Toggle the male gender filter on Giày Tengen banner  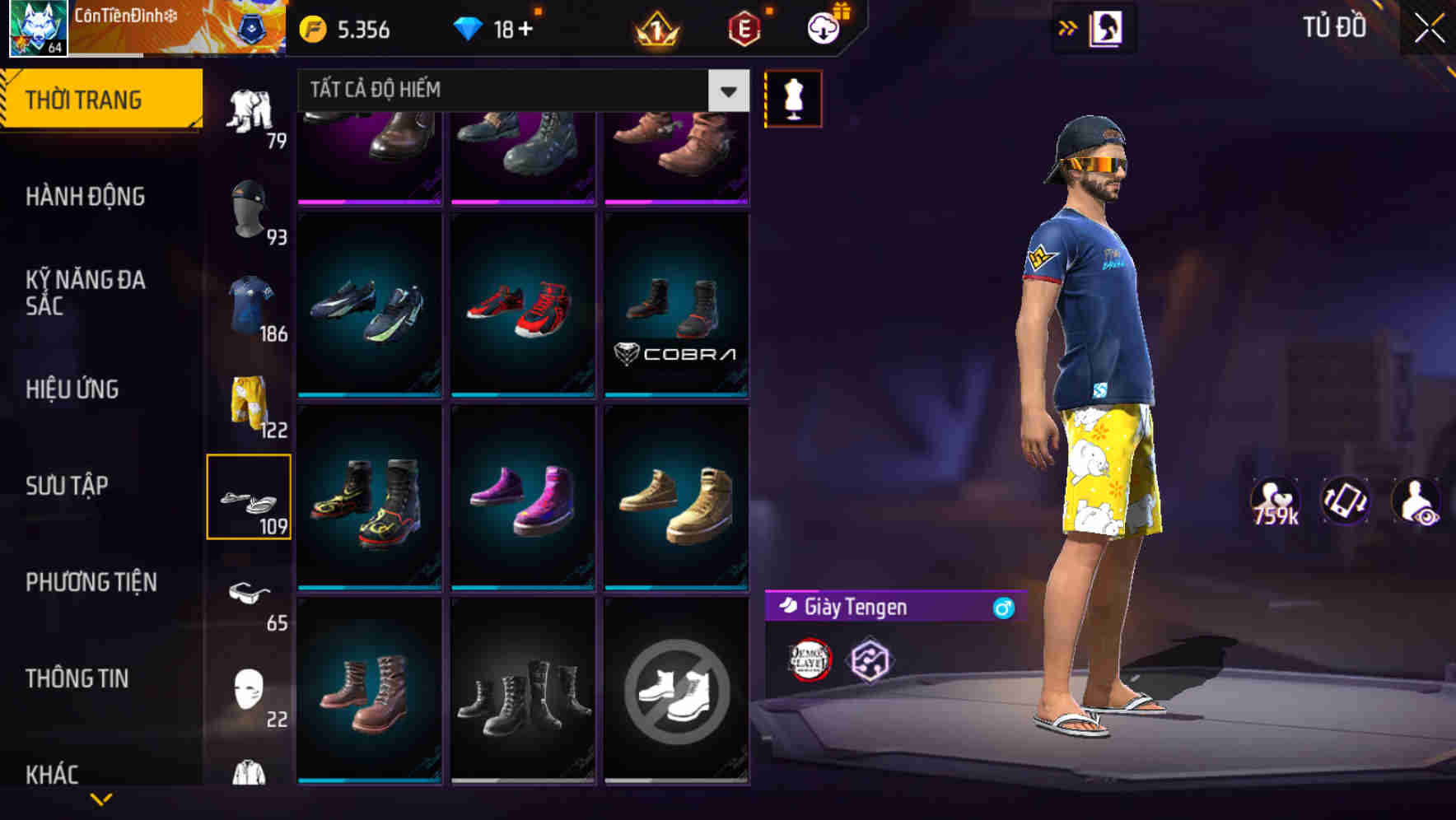coord(1000,608)
